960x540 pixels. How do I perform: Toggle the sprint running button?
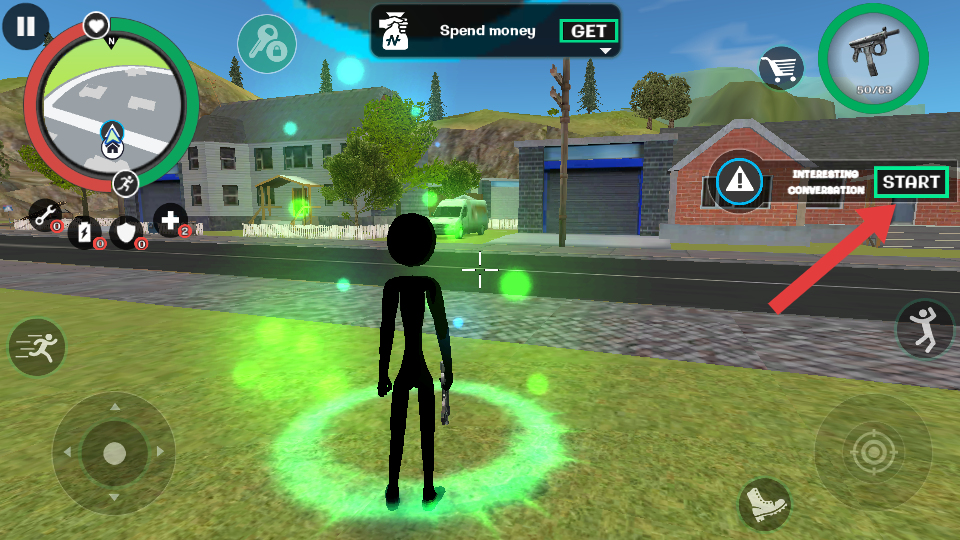(x=37, y=348)
